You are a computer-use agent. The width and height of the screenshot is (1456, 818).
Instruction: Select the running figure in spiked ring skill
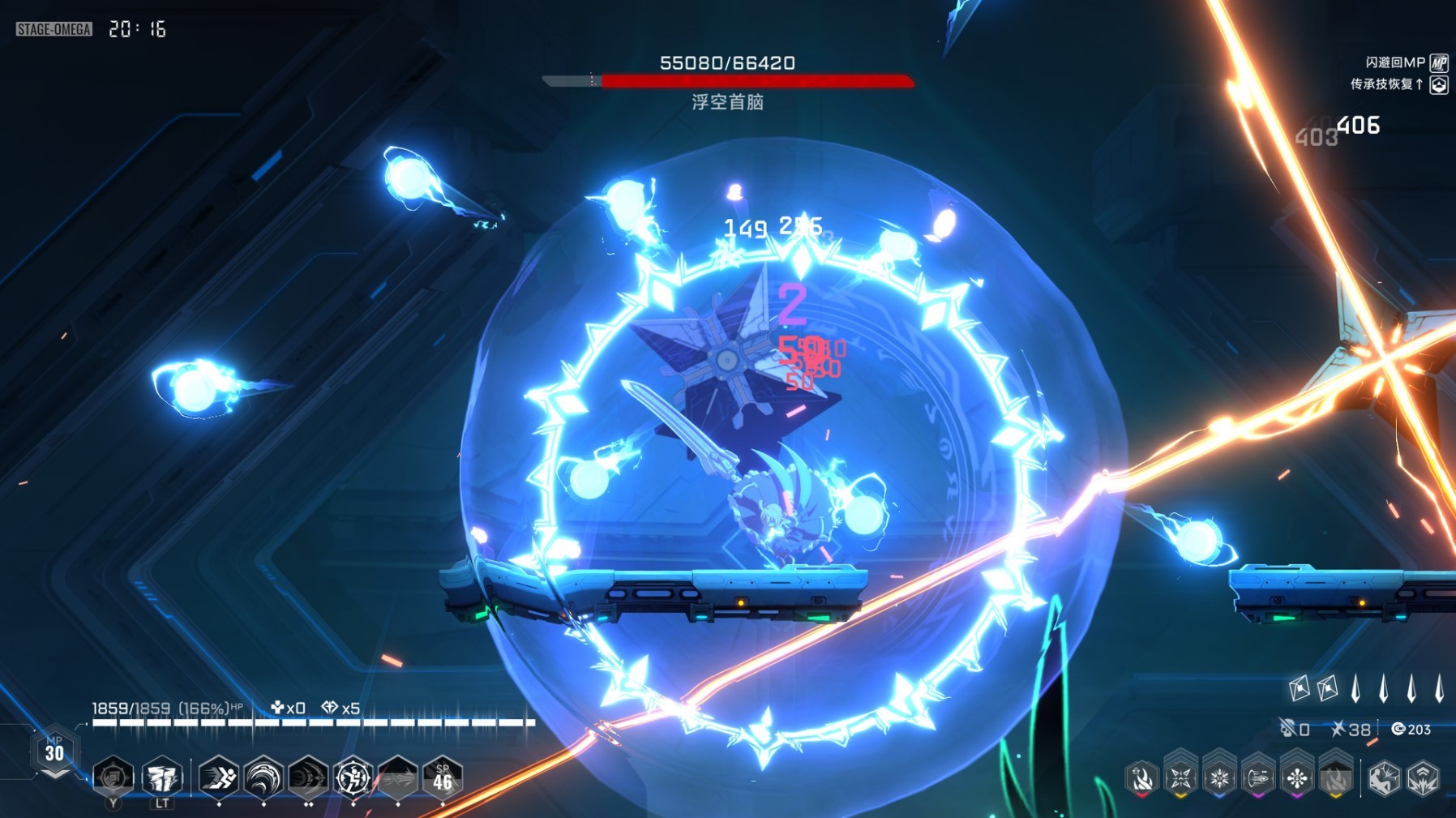[x=353, y=777]
